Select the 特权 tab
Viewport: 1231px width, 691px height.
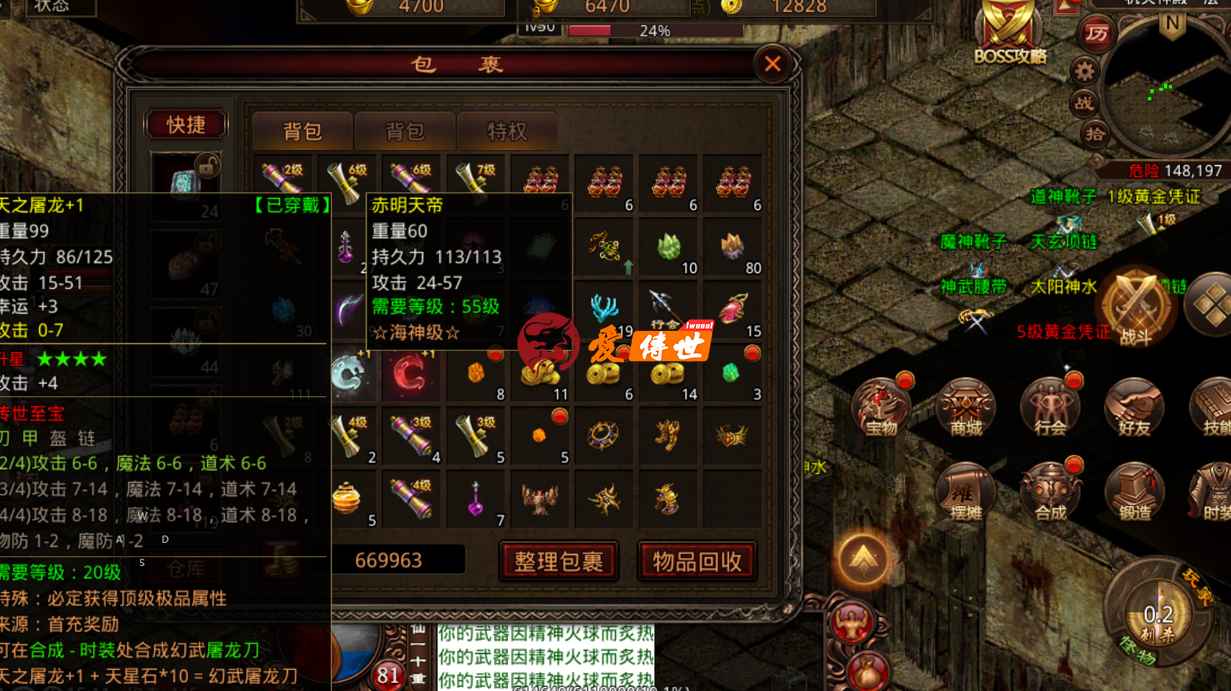pos(507,131)
